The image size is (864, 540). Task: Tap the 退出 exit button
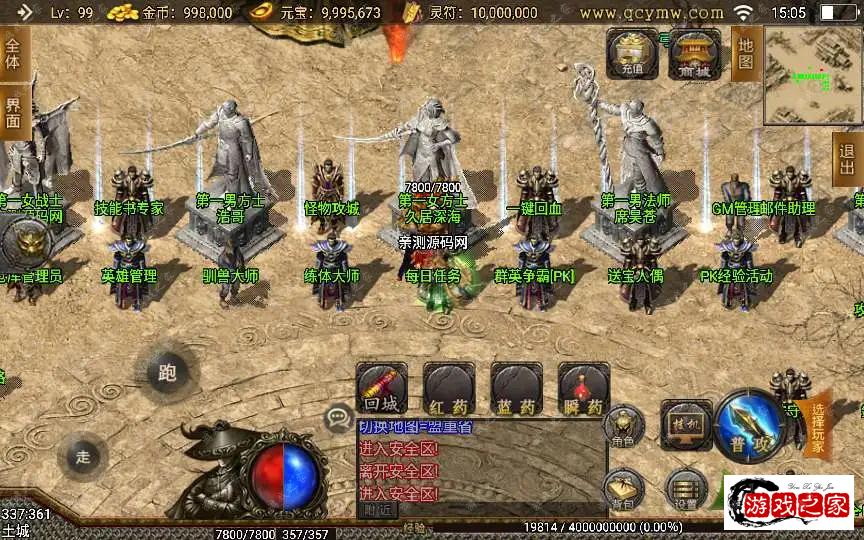coord(848,160)
